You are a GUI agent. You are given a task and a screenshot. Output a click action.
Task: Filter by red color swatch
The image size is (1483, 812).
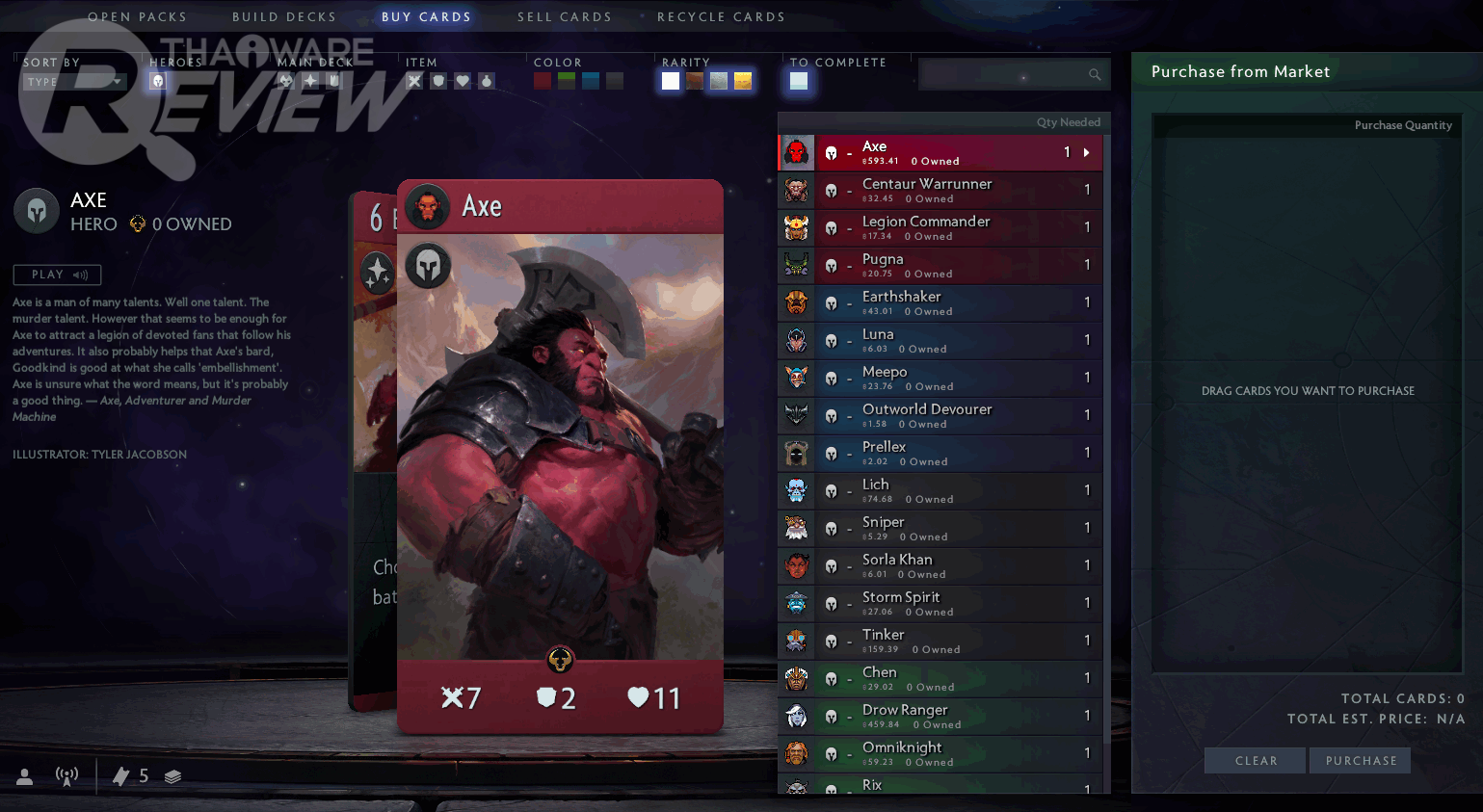point(543,82)
